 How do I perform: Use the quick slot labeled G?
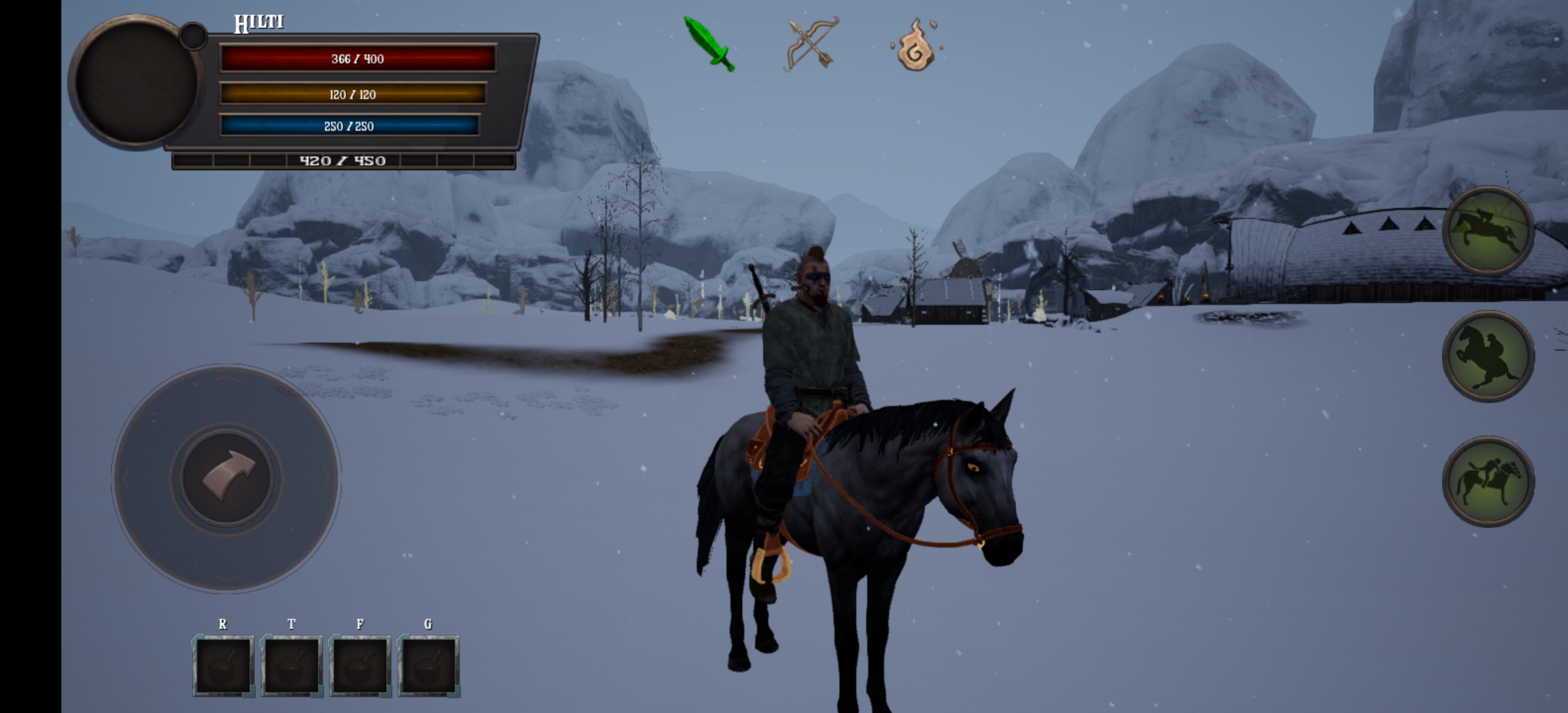click(428, 666)
